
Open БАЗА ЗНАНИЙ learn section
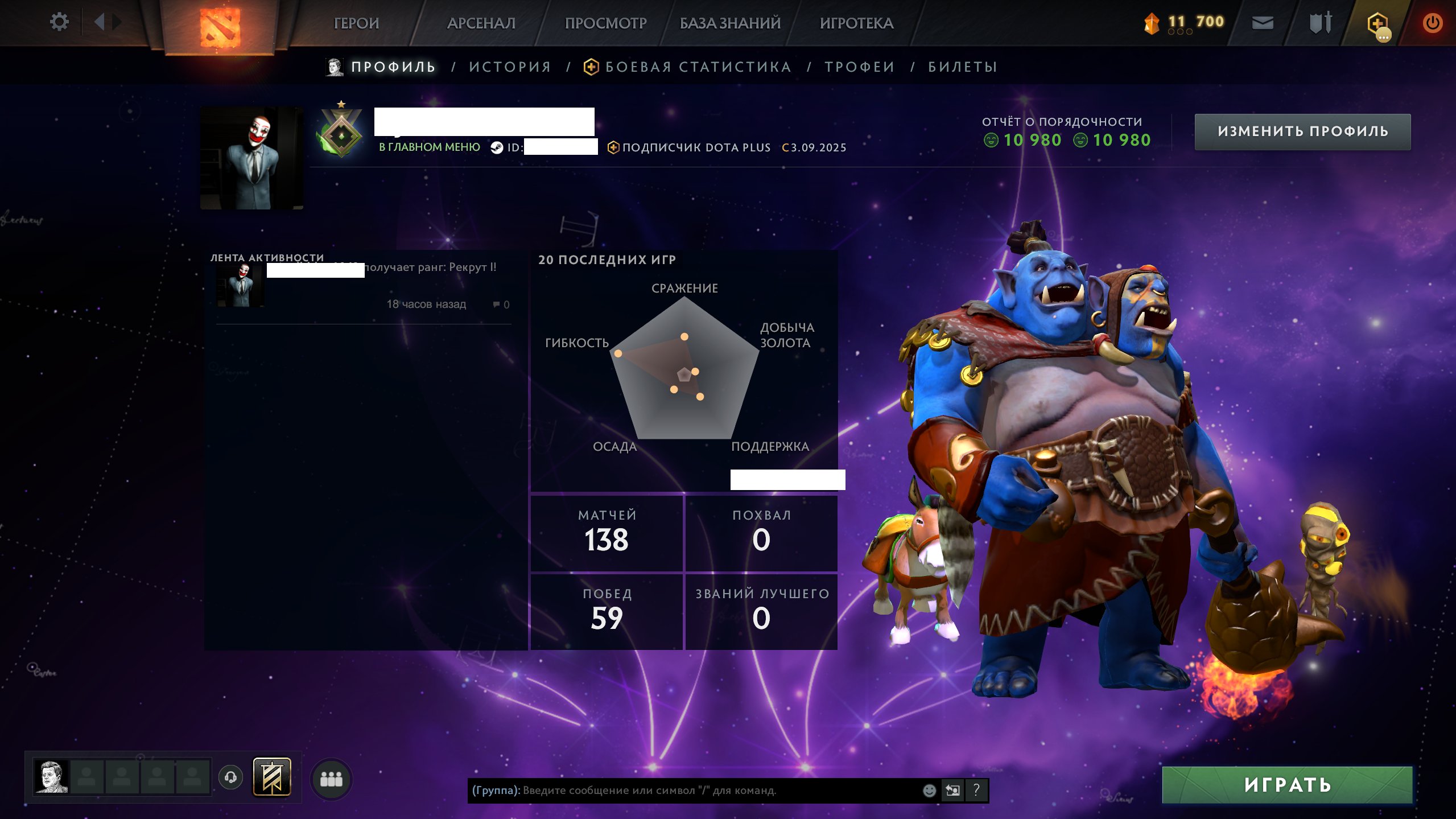pos(730,23)
